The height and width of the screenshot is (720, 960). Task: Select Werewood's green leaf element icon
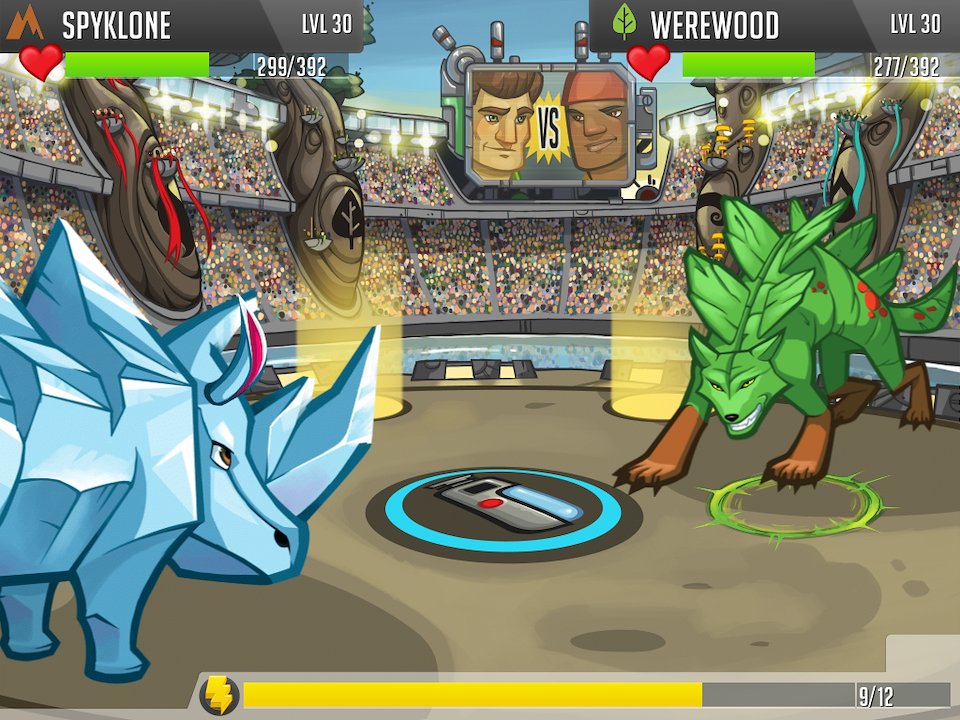(625, 22)
